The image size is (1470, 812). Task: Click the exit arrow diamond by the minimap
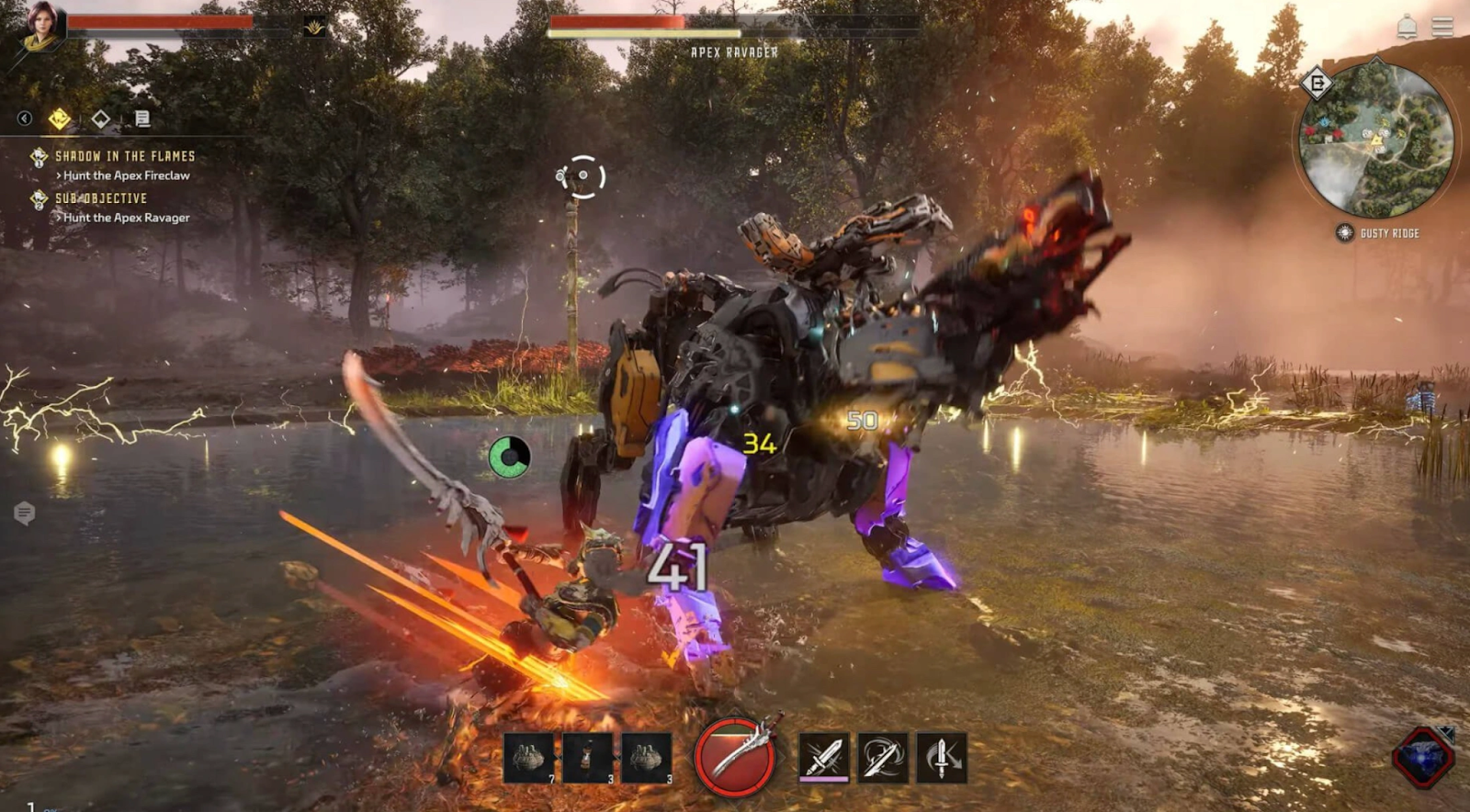[1317, 84]
